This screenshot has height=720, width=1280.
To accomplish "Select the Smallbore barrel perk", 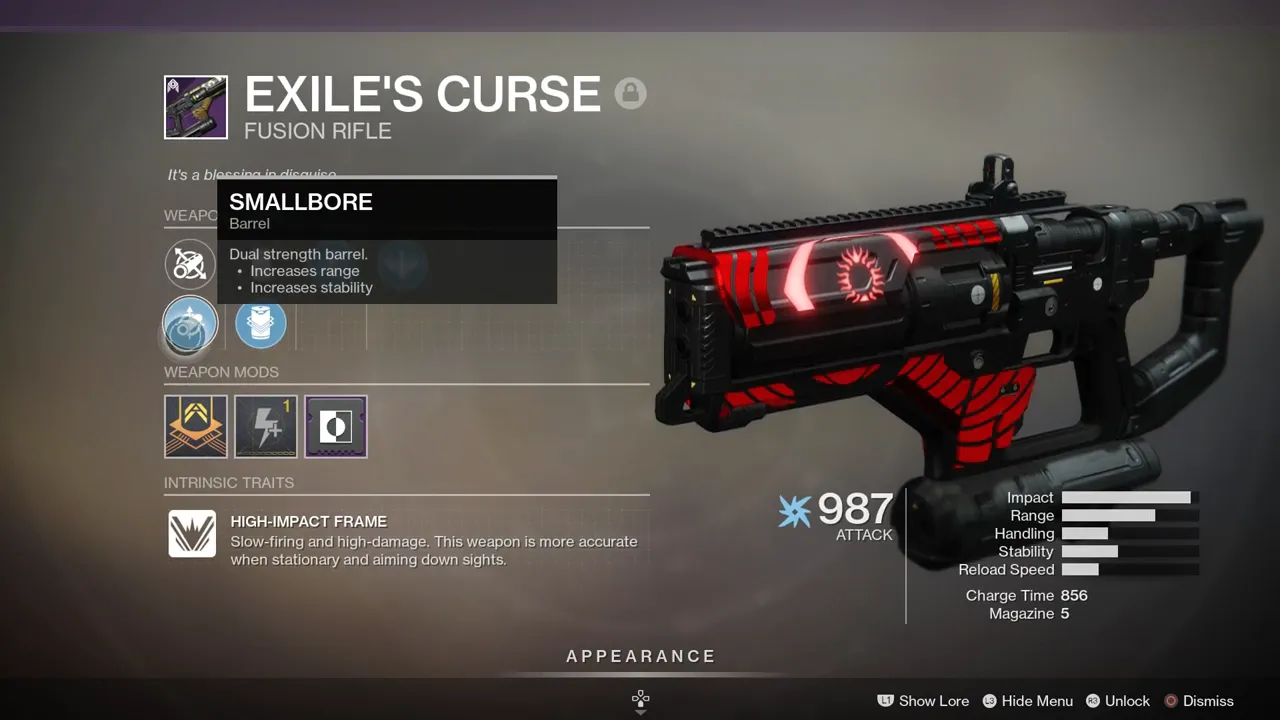I will click(x=190, y=324).
